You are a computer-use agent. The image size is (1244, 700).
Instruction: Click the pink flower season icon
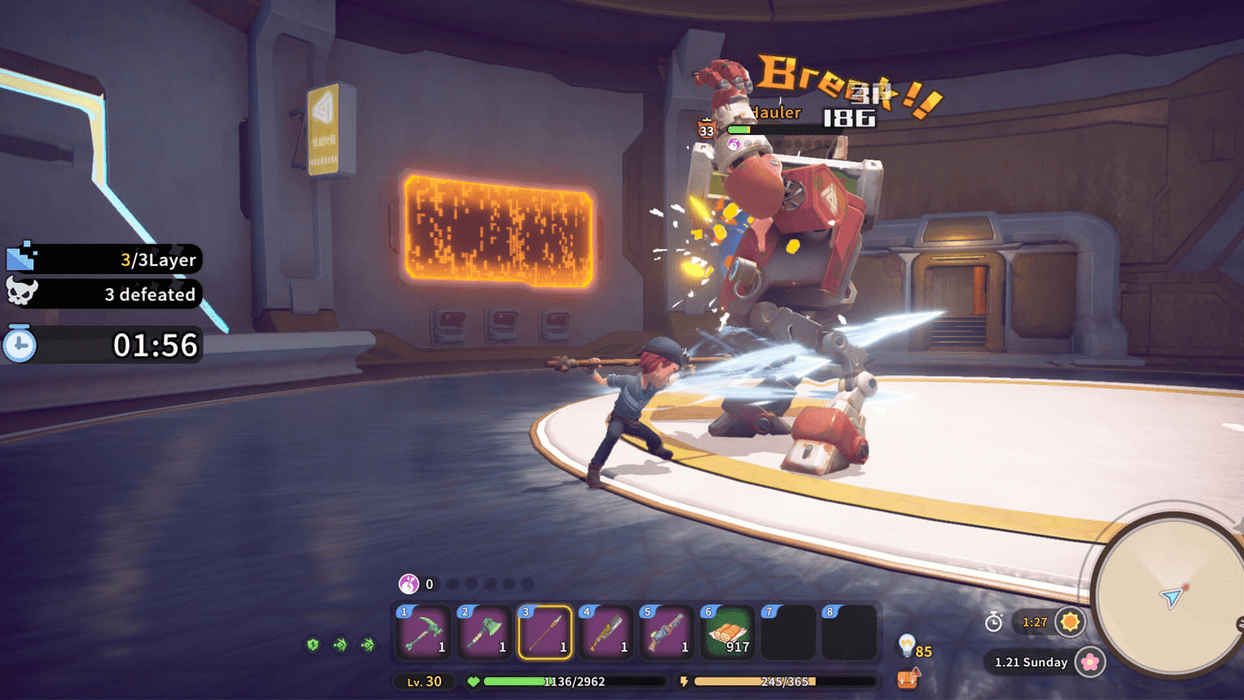click(x=1089, y=662)
